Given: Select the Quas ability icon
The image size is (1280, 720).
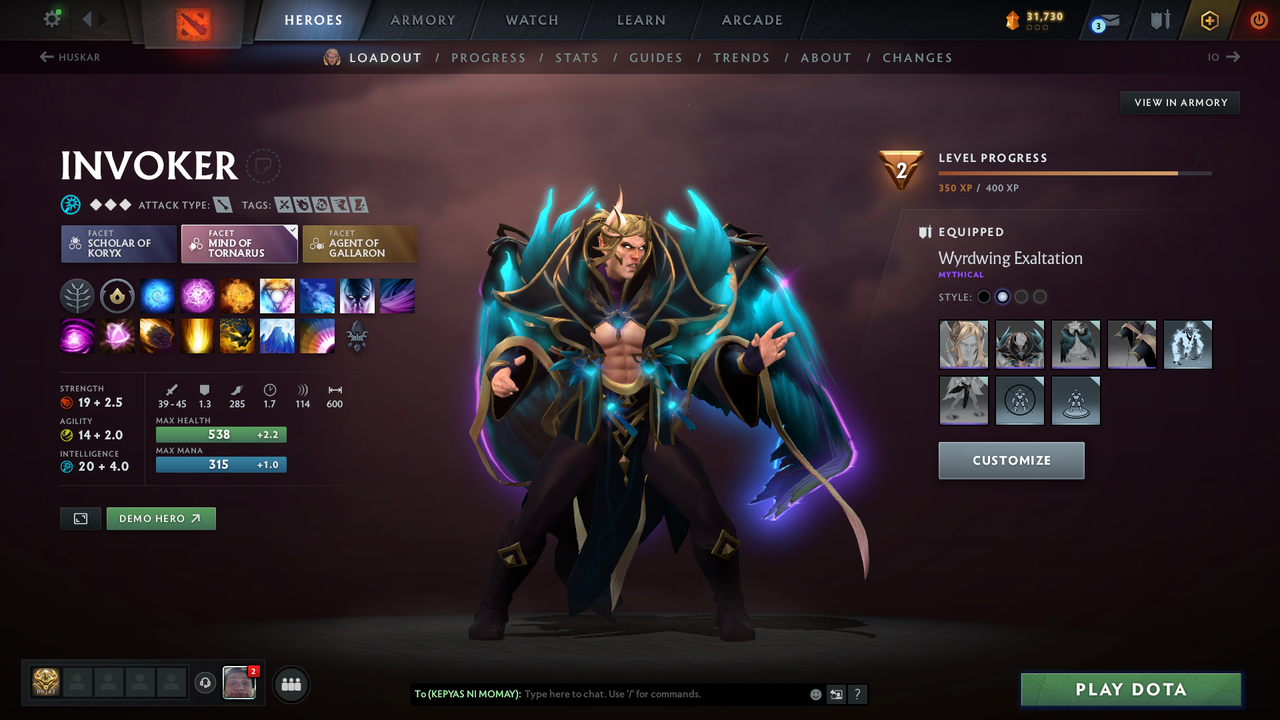Looking at the screenshot, I should tap(157, 295).
